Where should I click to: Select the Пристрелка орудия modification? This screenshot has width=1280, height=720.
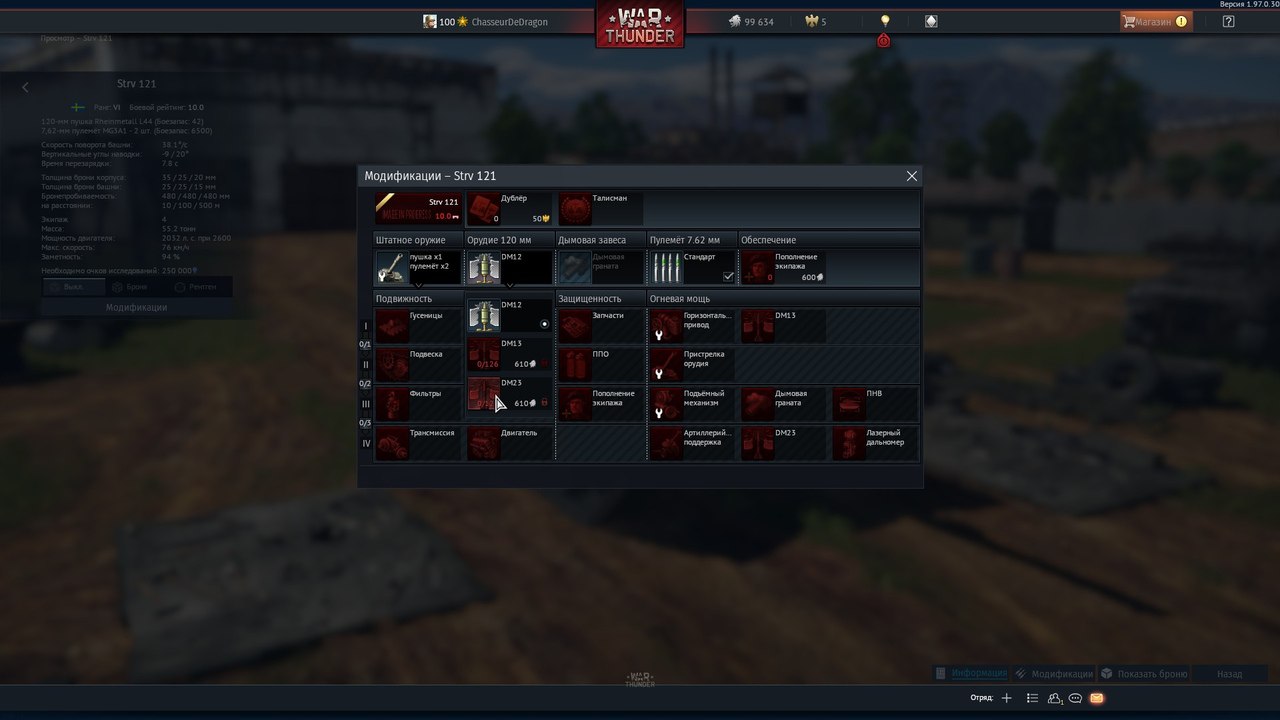692,364
